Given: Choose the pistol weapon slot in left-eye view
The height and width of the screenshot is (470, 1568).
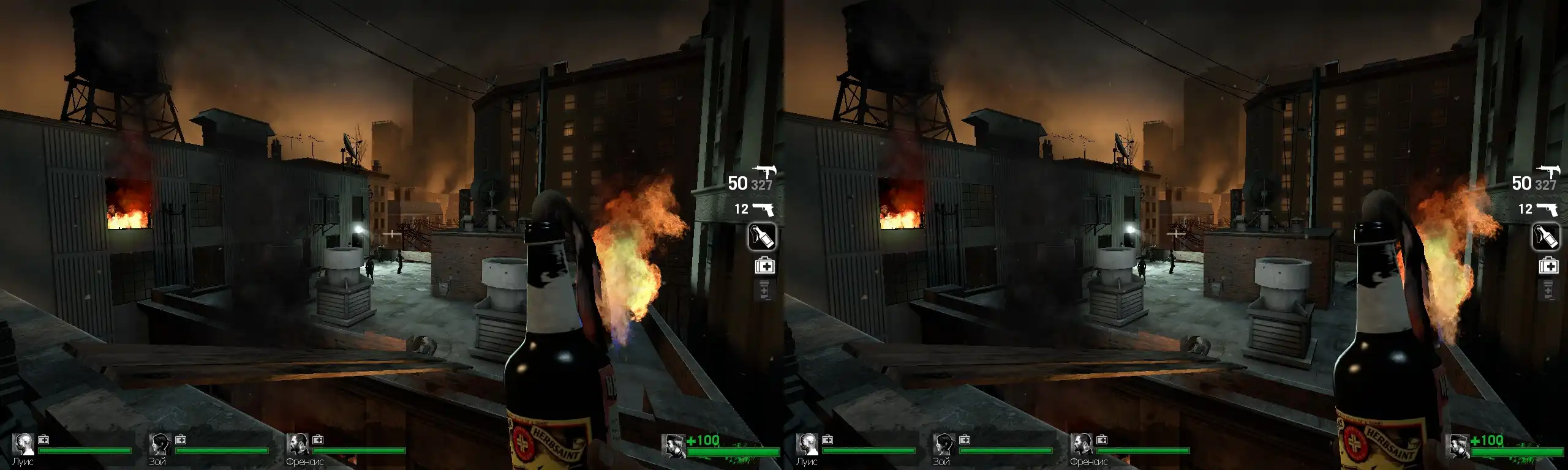Looking at the screenshot, I should point(763,209).
